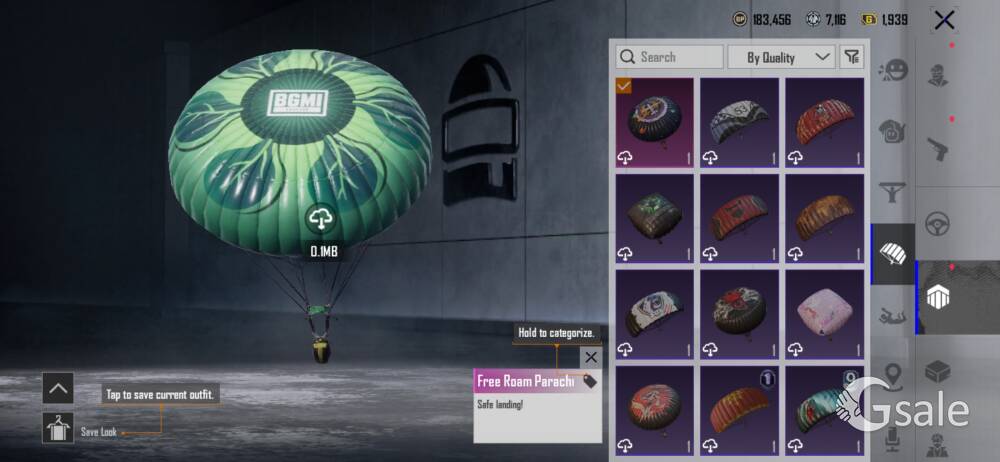Save the current look

[58, 428]
